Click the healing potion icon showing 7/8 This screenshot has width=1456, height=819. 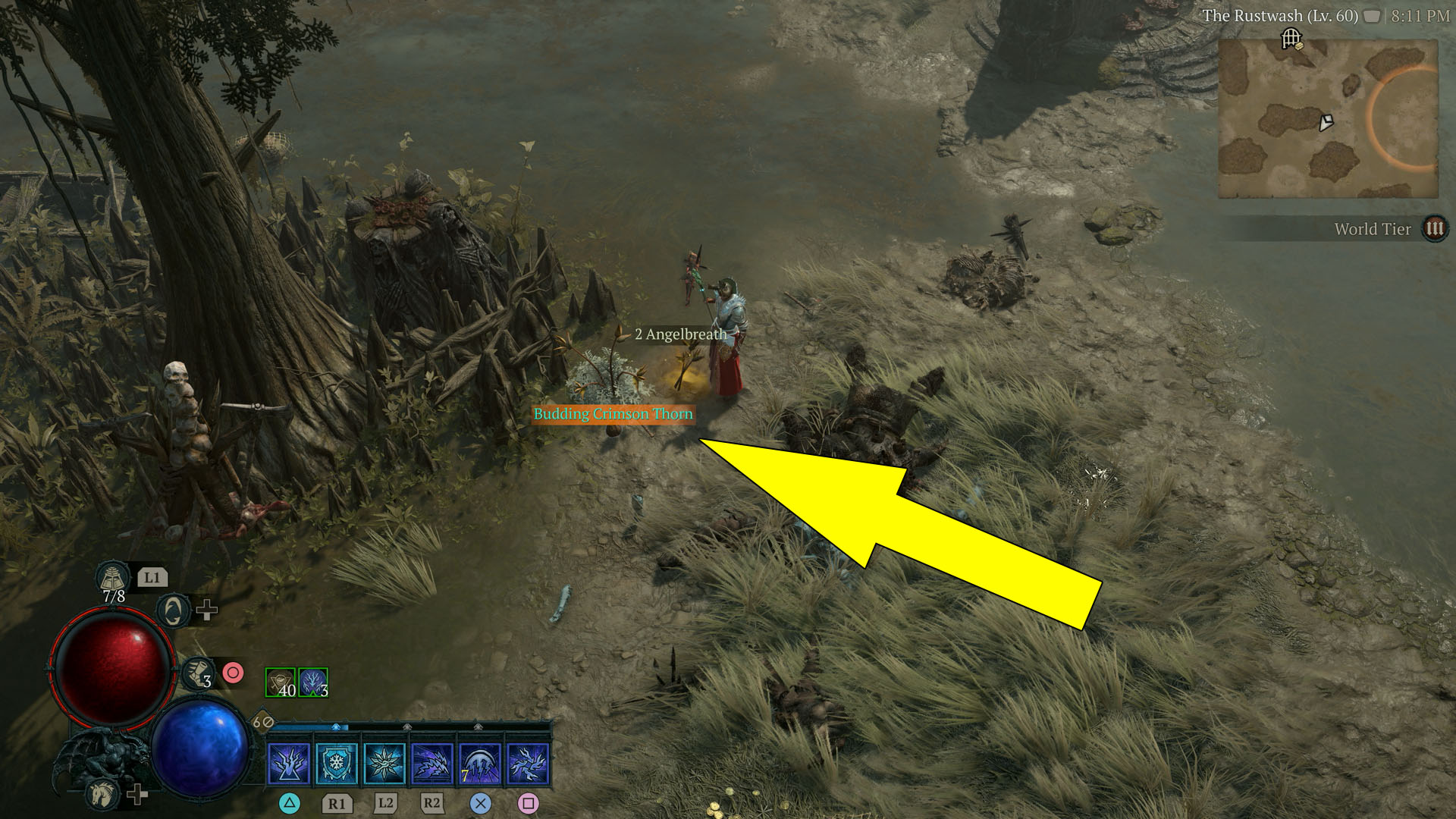pos(112,579)
